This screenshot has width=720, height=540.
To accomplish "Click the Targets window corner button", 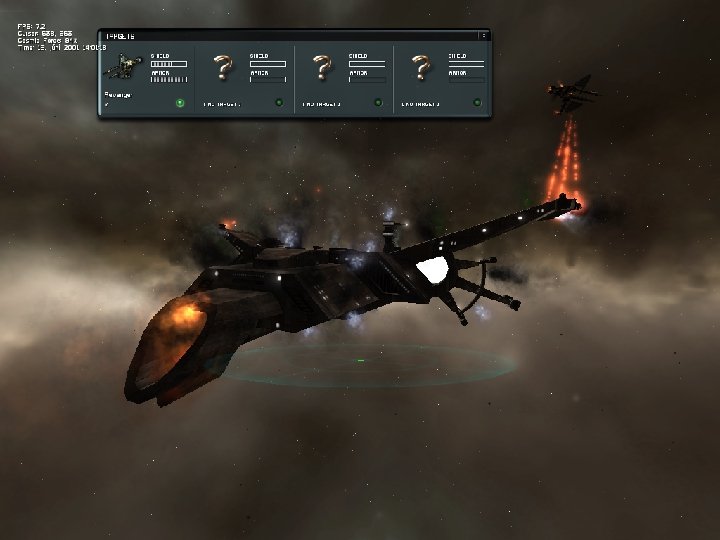I will pyautogui.click(x=484, y=35).
